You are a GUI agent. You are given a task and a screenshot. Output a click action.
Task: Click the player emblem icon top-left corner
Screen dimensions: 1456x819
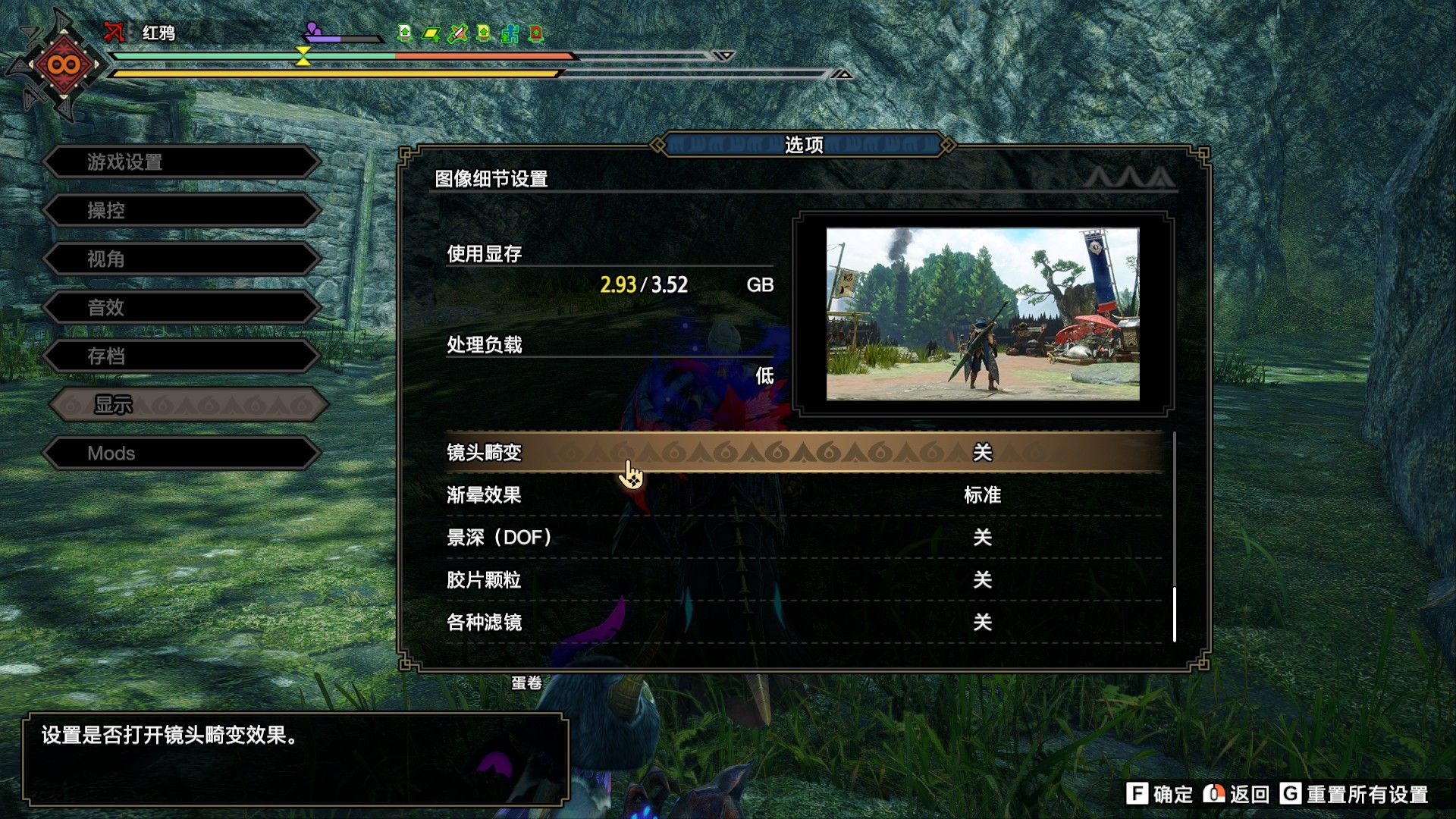(62, 64)
